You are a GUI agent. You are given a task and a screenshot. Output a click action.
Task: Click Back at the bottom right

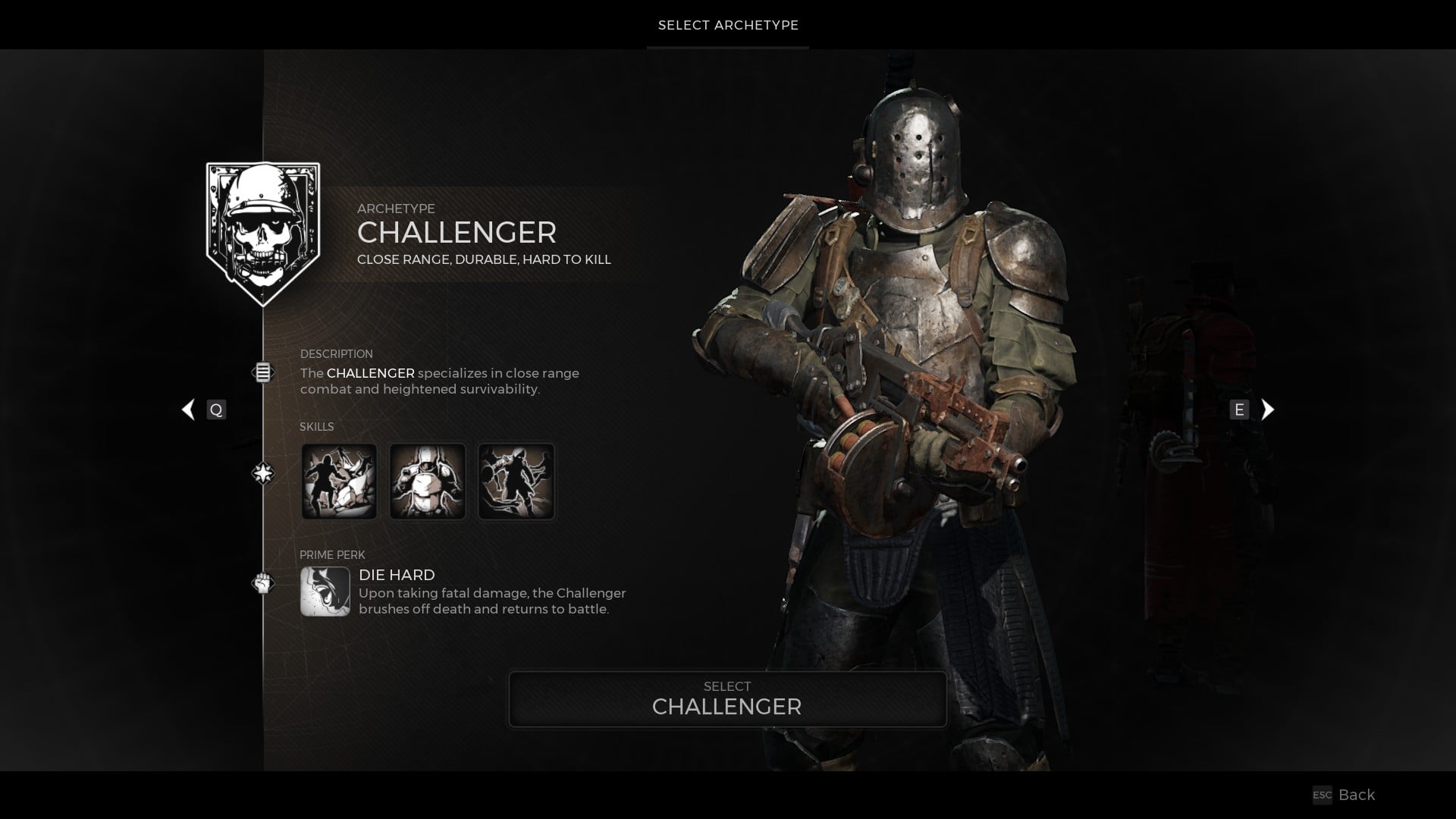(x=1356, y=795)
